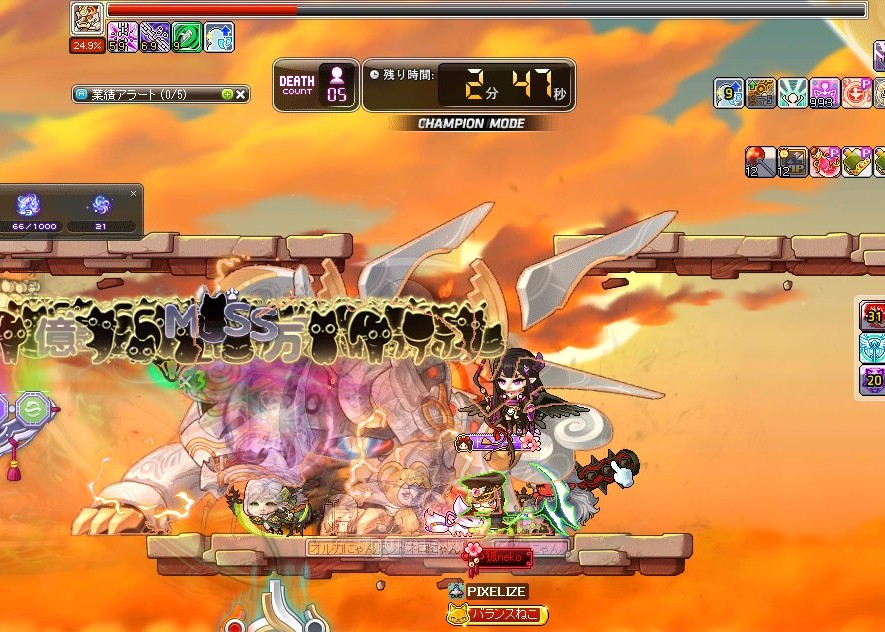The image size is (885, 632).
Task: Expand the 業績アラート bar with the green plus
Action: [227, 95]
